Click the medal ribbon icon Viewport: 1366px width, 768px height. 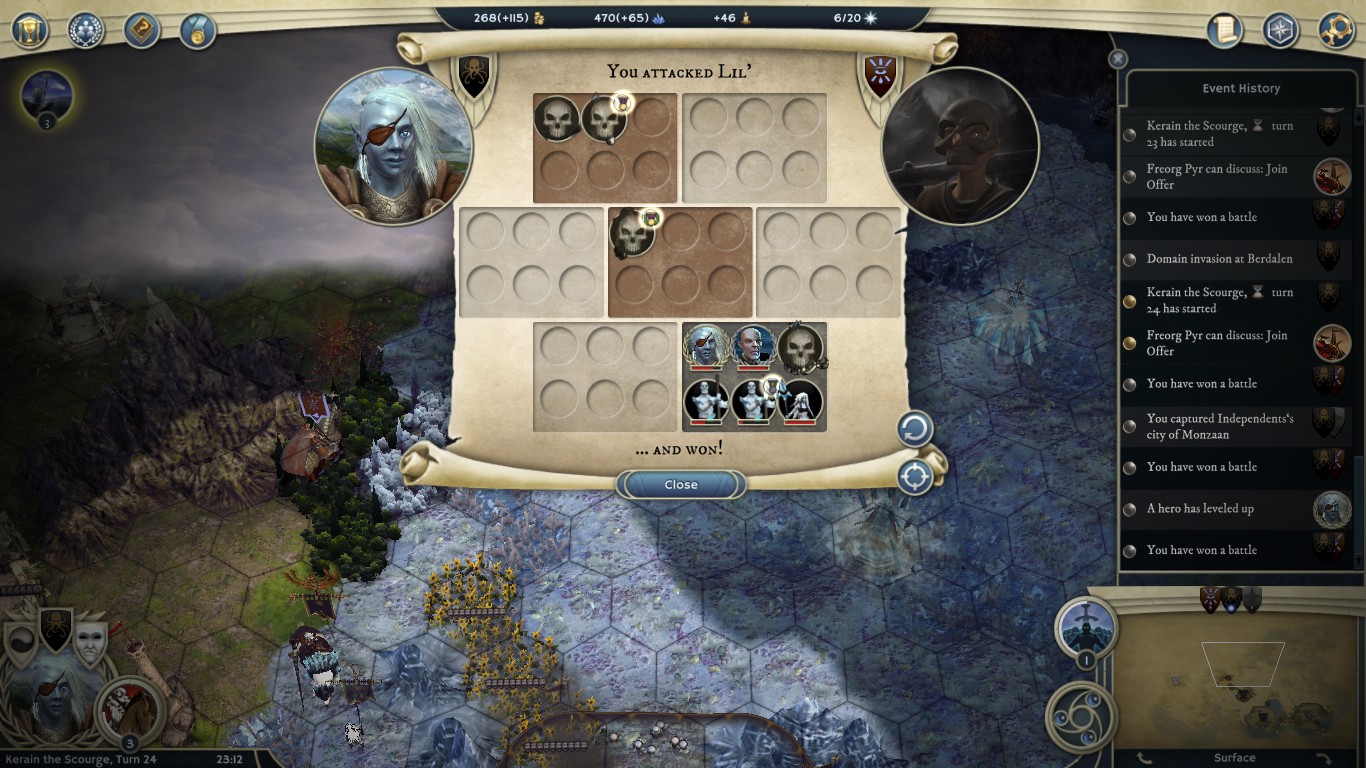click(198, 30)
